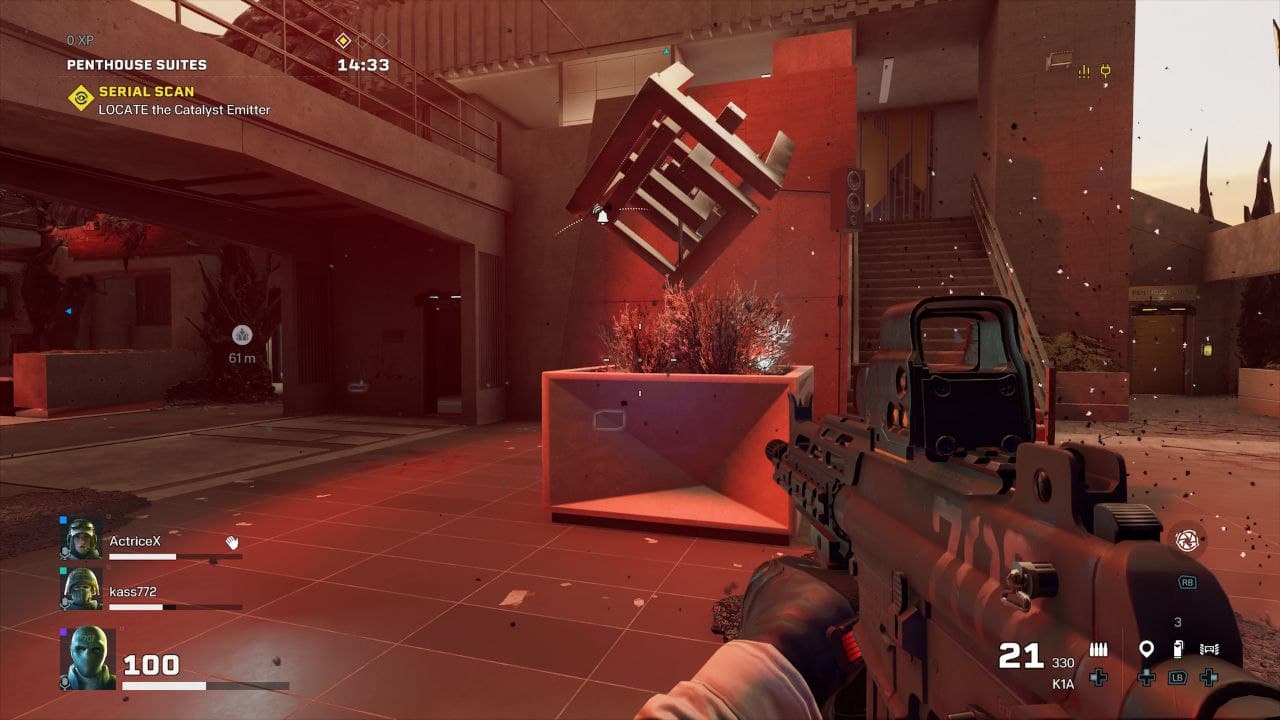This screenshot has height=720, width=1280.
Task: Click kass772's operator portrait
Action: [83, 590]
